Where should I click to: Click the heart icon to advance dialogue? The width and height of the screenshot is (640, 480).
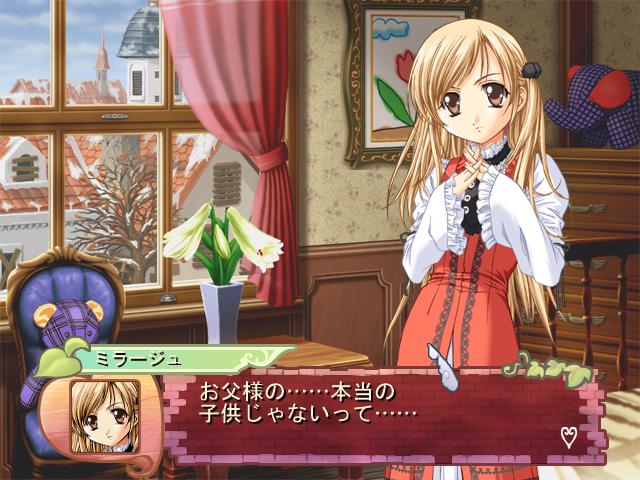(x=568, y=436)
